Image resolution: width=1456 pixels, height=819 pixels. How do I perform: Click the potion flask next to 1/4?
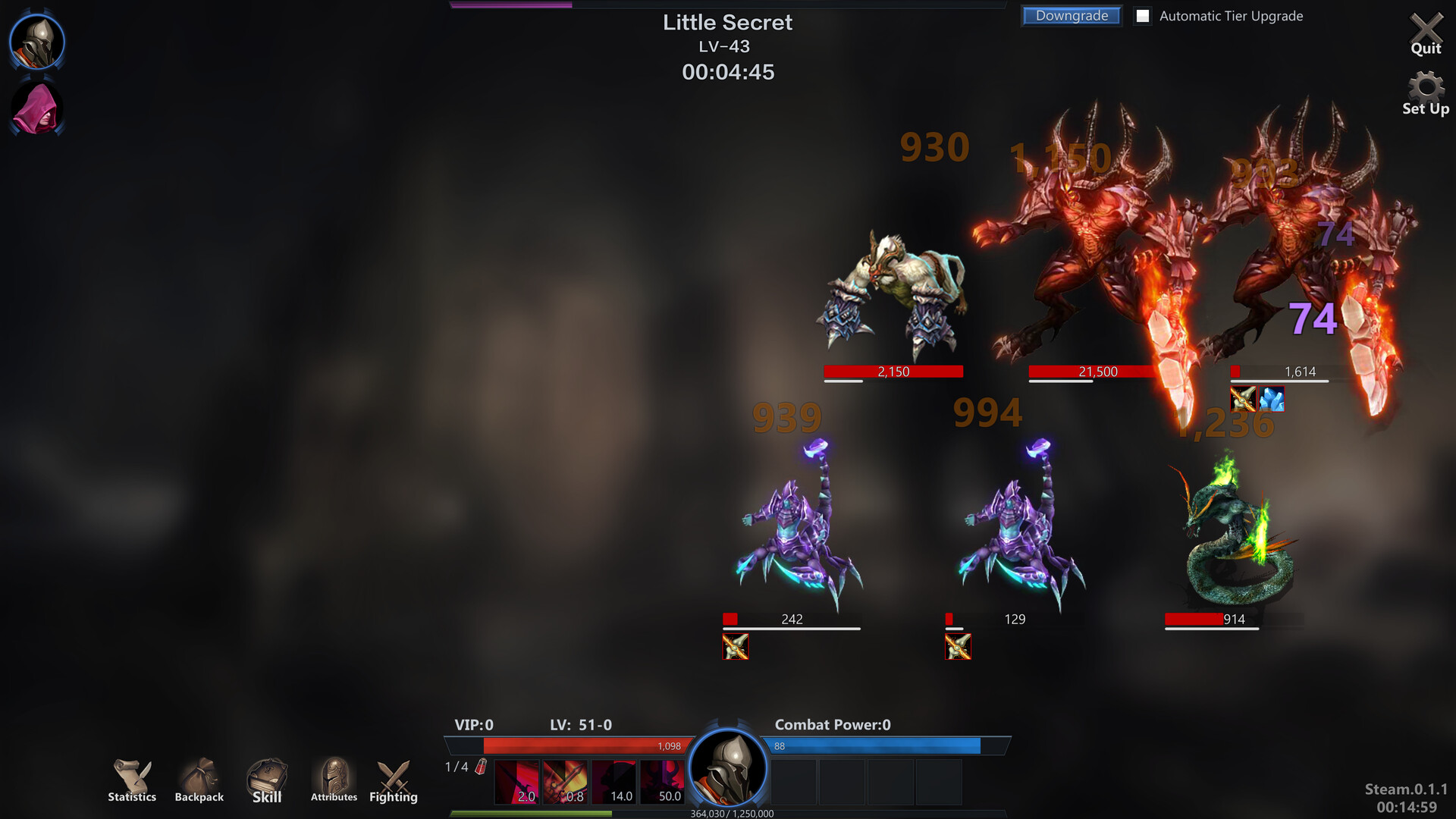(480, 767)
